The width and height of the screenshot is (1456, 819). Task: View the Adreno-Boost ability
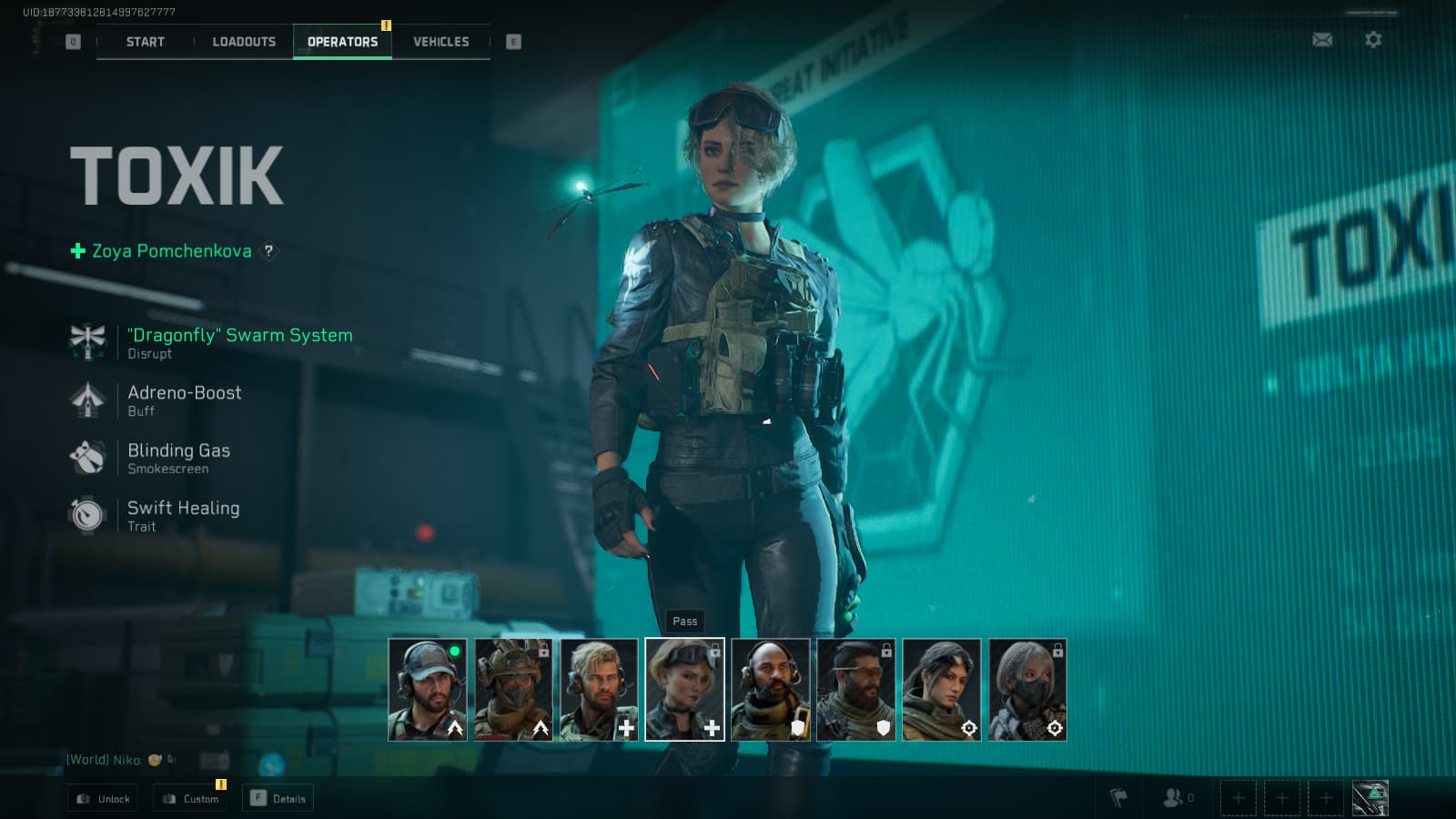pyautogui.click(x=184, y=393)
